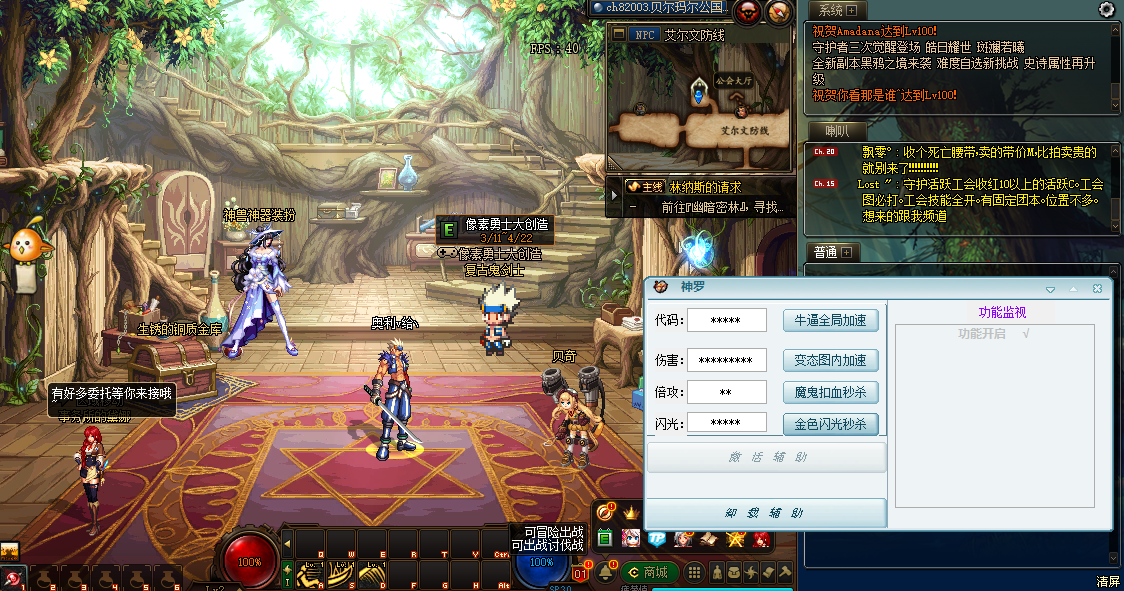1124x591 pixels.
Task: Click the 金色闪光秒杀 button
Action: (830, 424)
